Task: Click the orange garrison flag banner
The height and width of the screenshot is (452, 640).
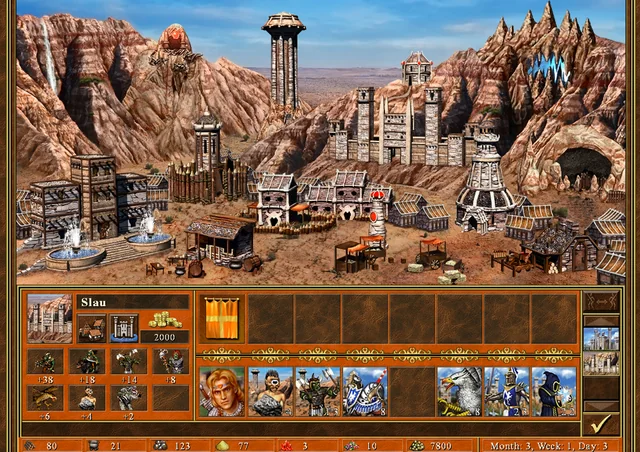Action: [x=220, y=317]
